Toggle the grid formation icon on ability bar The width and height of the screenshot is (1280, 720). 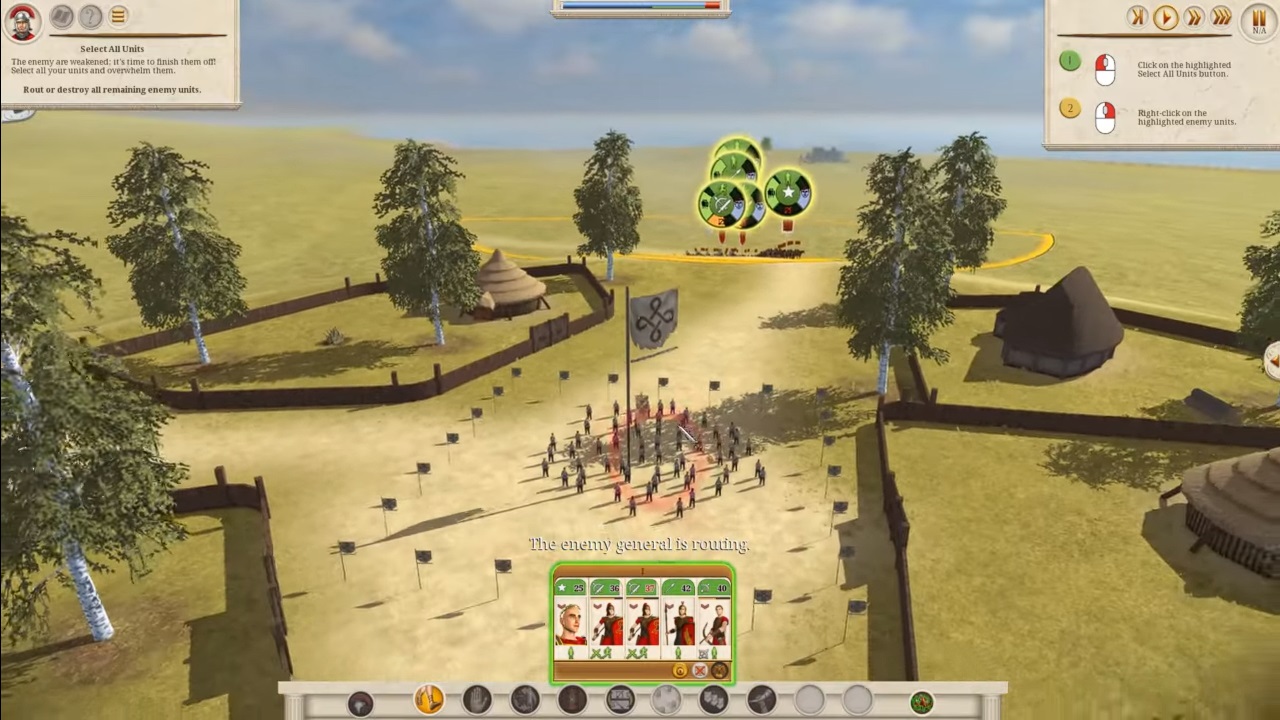click(618, 701)
